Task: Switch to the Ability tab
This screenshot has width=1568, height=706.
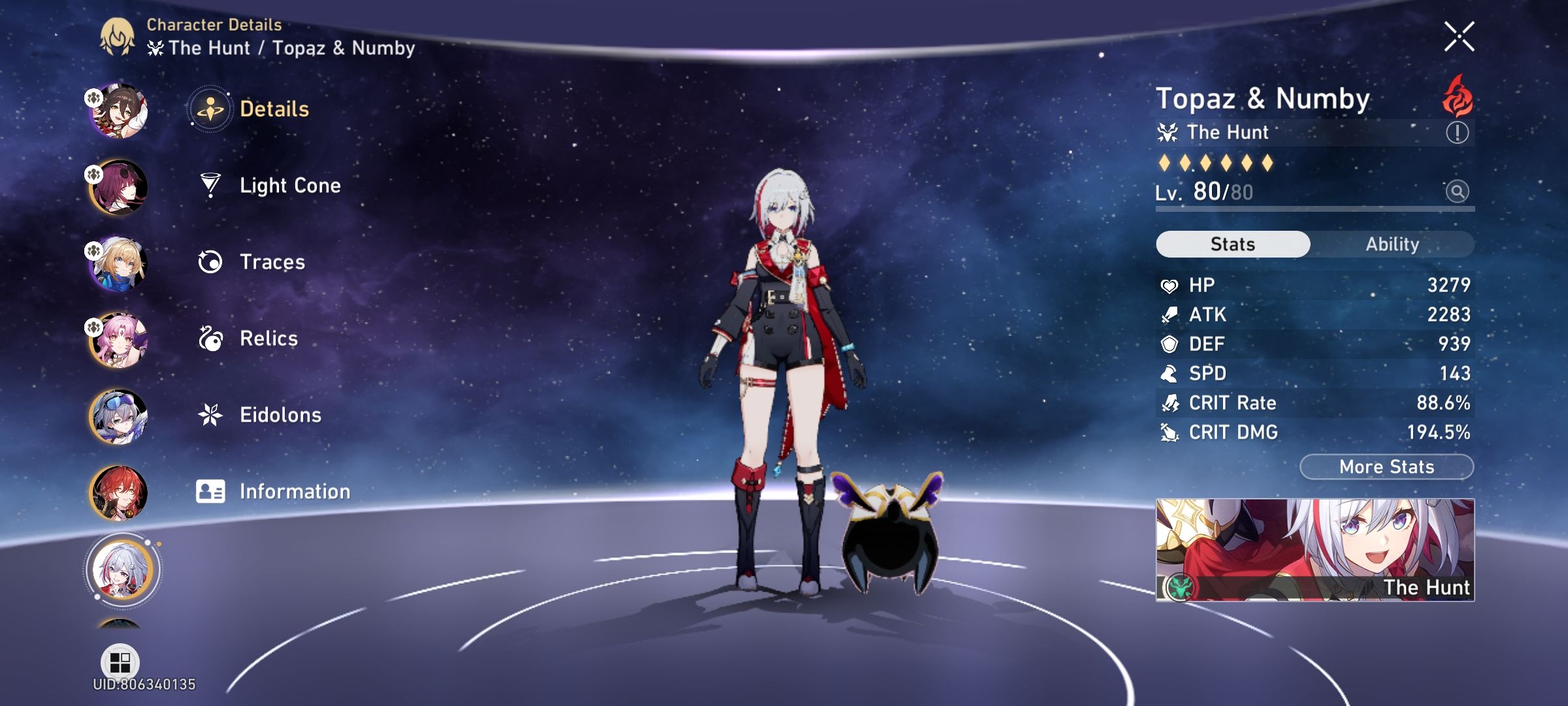Action: [1392, 244]
